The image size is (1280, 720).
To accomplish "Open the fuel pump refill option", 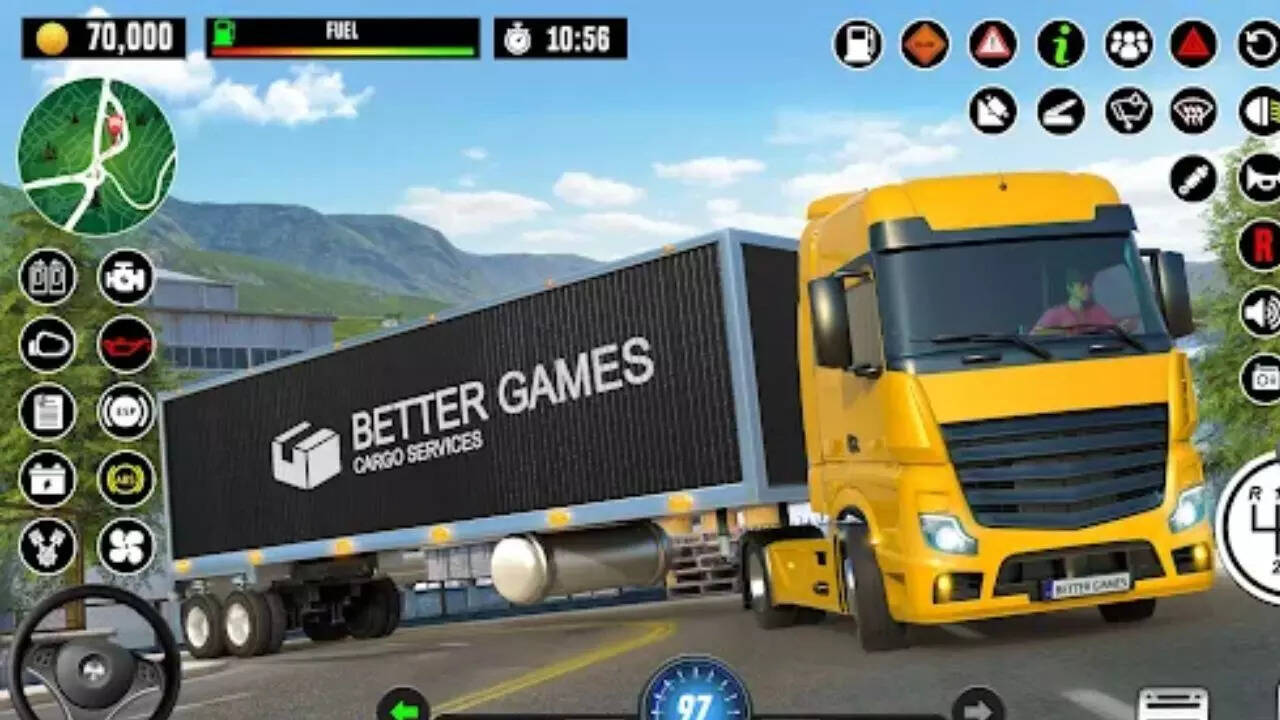I will tap(857, 42).
